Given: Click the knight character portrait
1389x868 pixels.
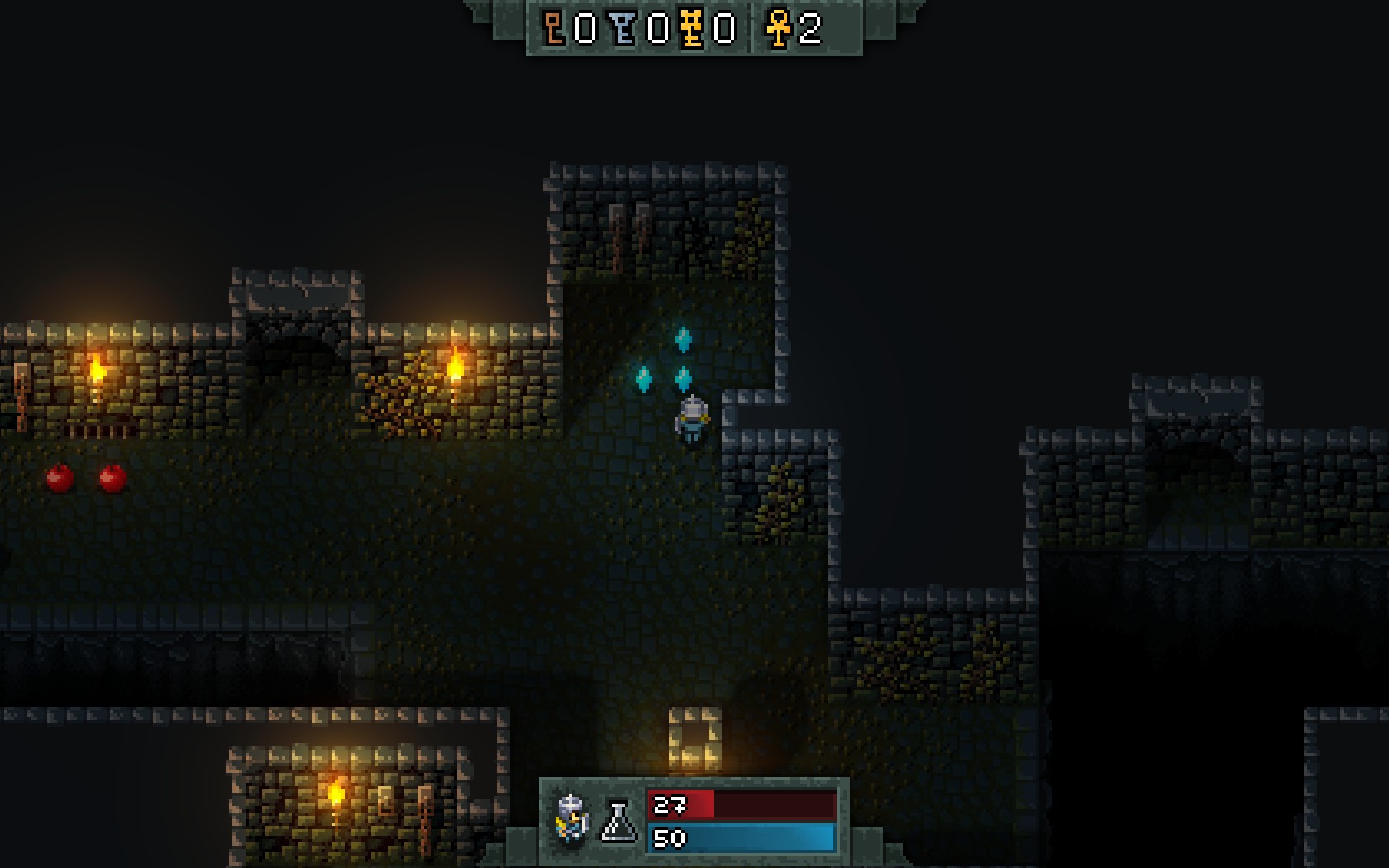Looking at the screenshot, I should [571, 818].
